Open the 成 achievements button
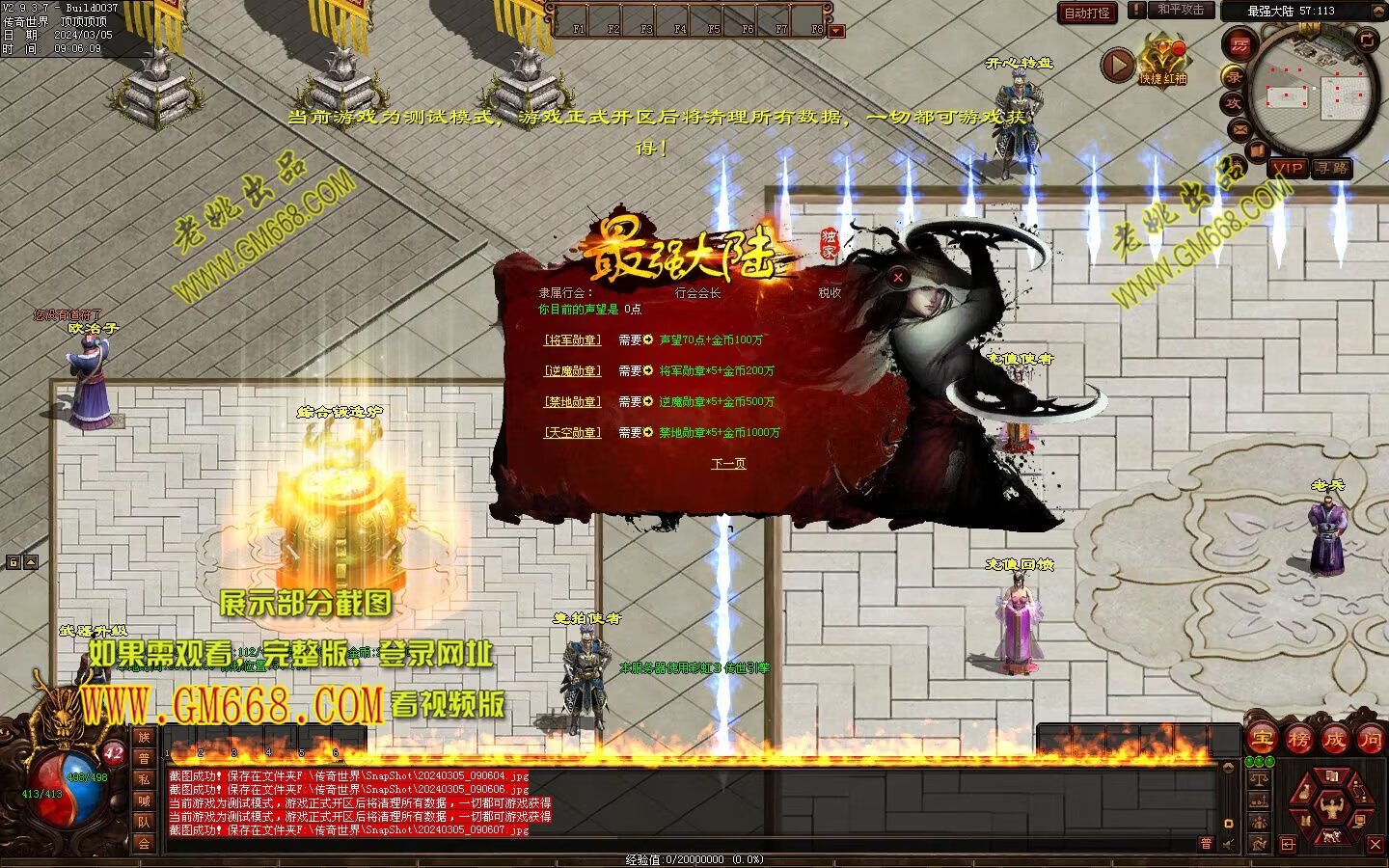 point(1335,741)
